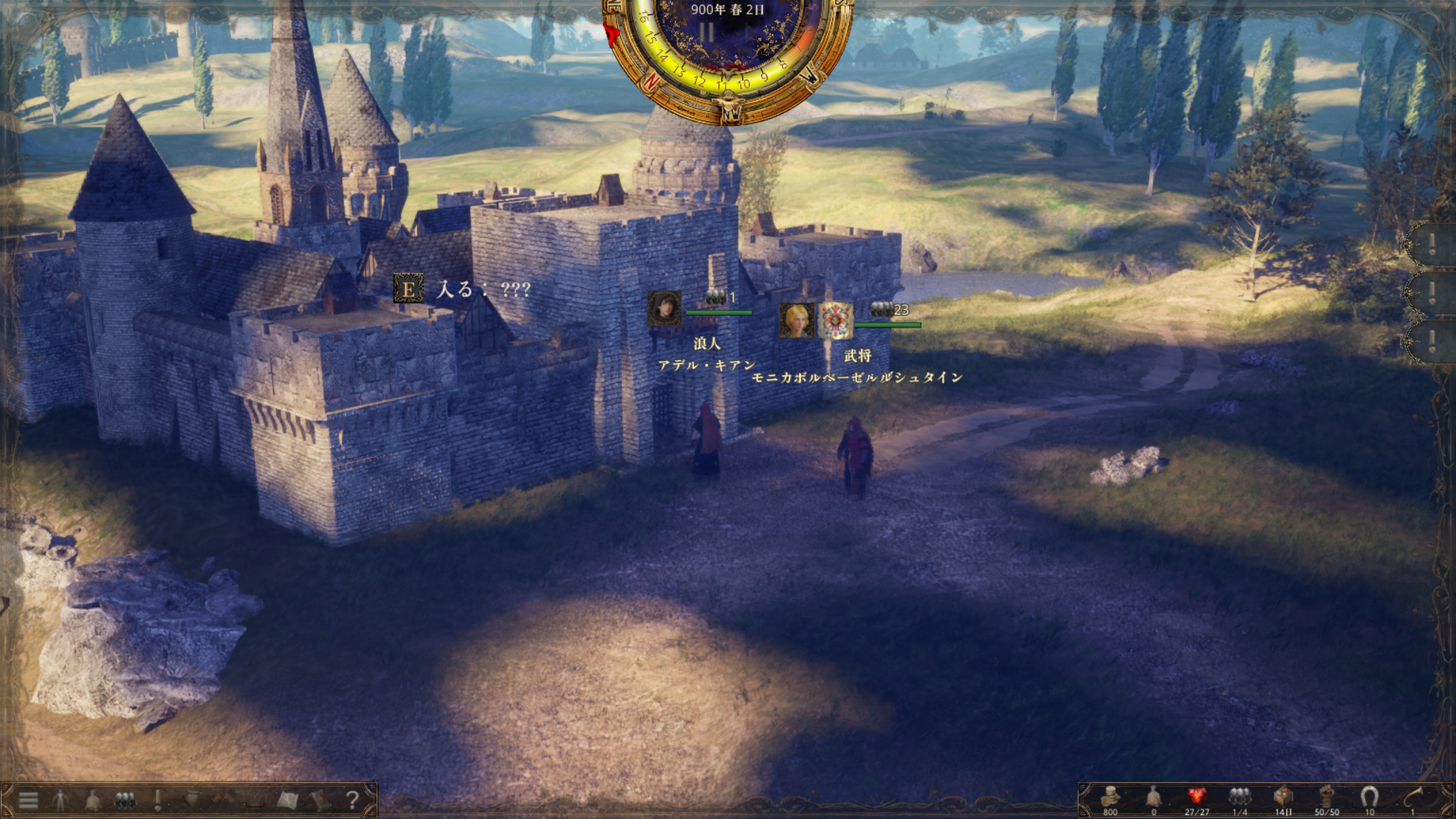Image resolution: width=1456 pixels, height=819 pixels.
Task: Open the crown kingdom icon
Action: [255, 799]
